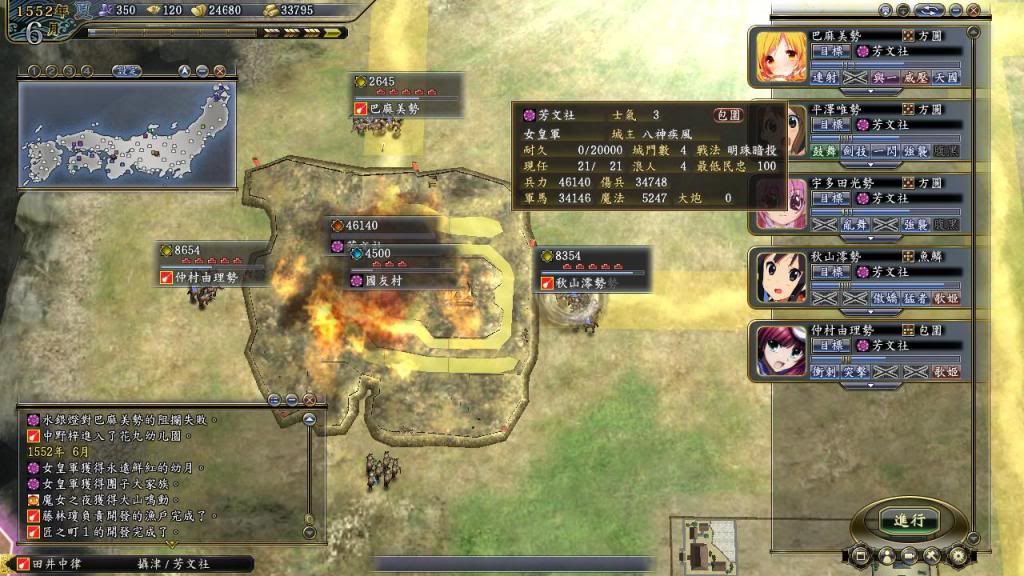
Task: Activate 秋山澪's 歌姬 tactic
Action: pos(946,298)
